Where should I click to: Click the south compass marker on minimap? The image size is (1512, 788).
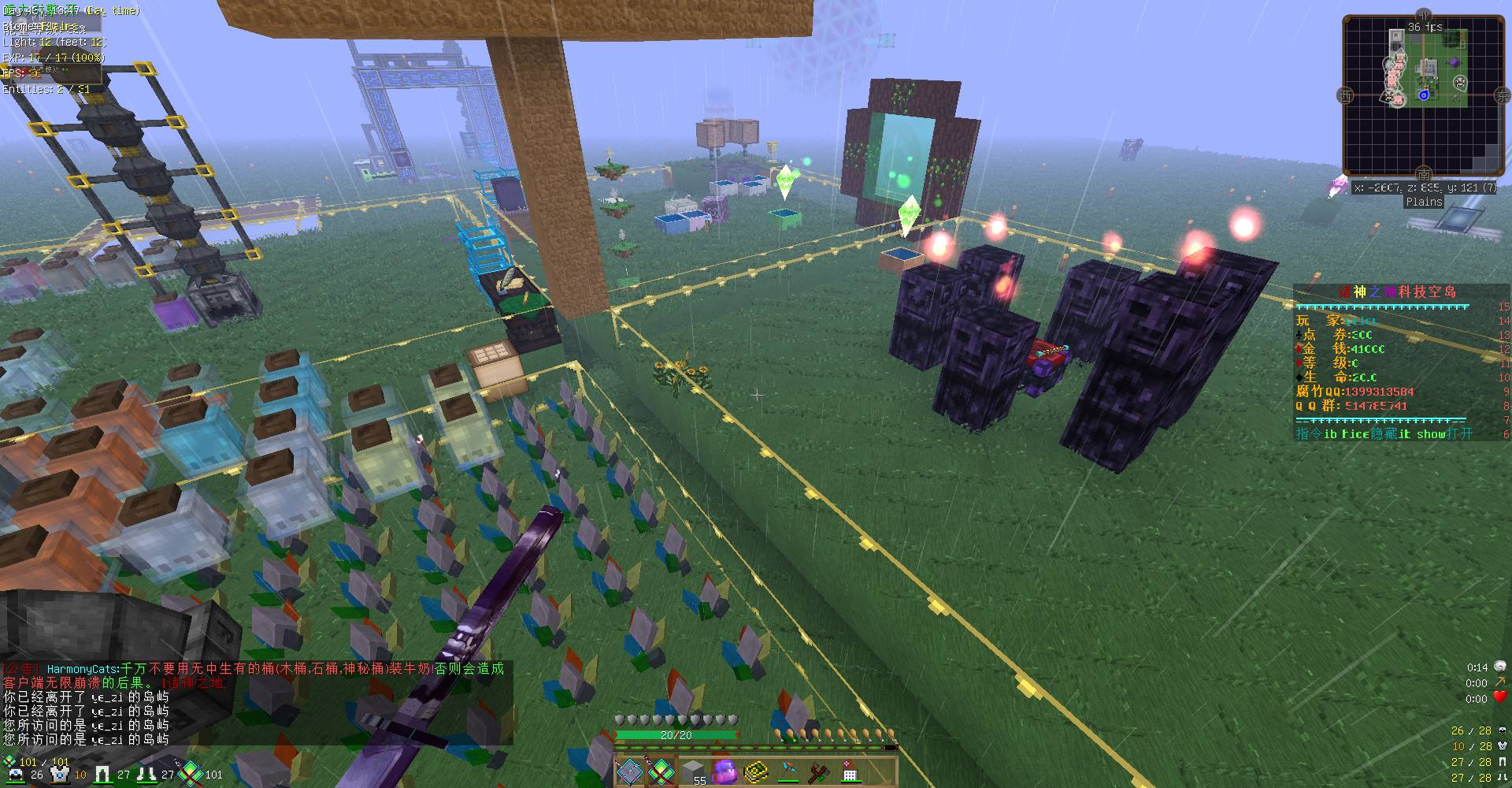click(1424, 173)
